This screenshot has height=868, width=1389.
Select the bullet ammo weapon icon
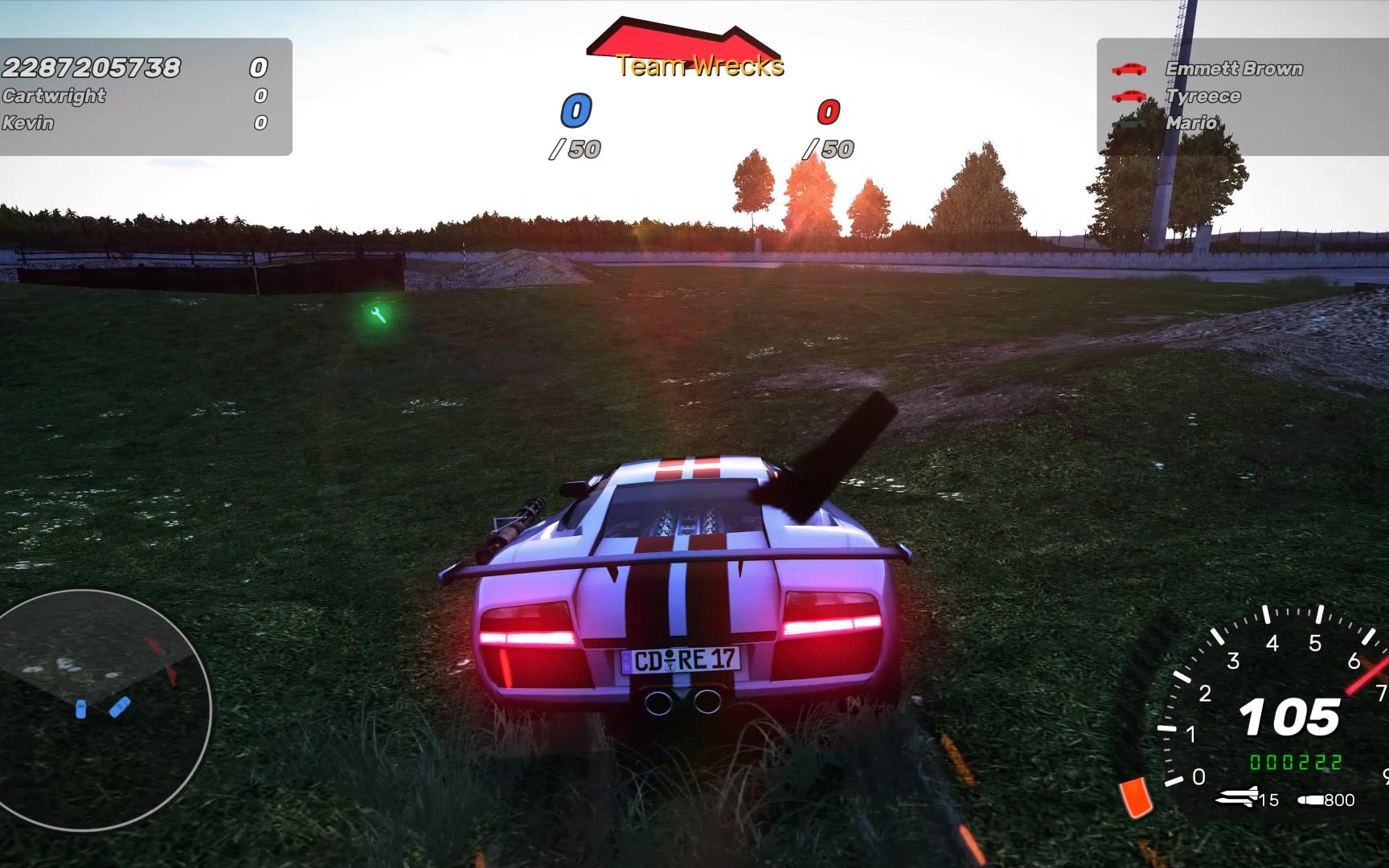[x=1309, y=800]
